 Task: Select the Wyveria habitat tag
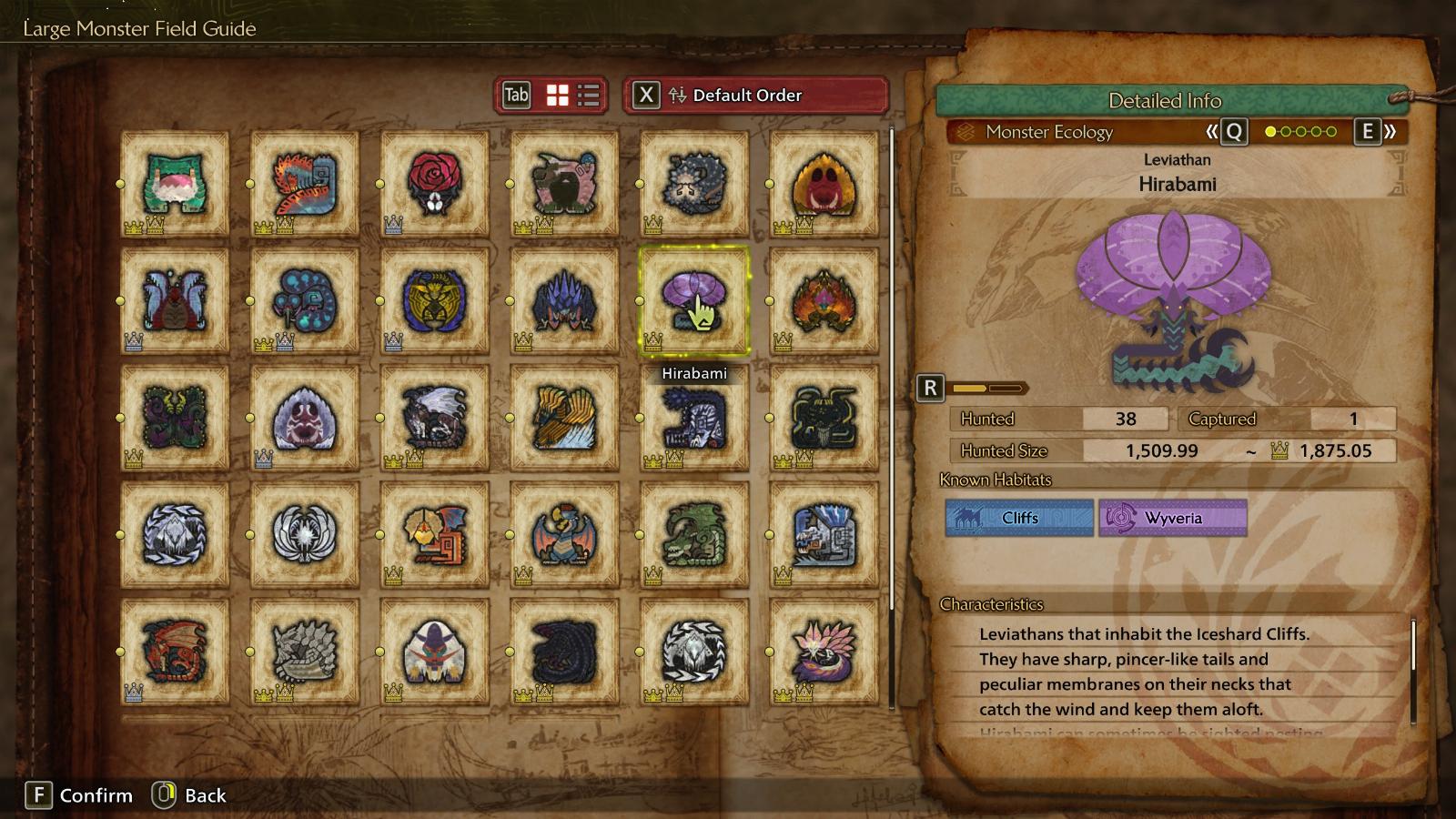click(1172, 518)
